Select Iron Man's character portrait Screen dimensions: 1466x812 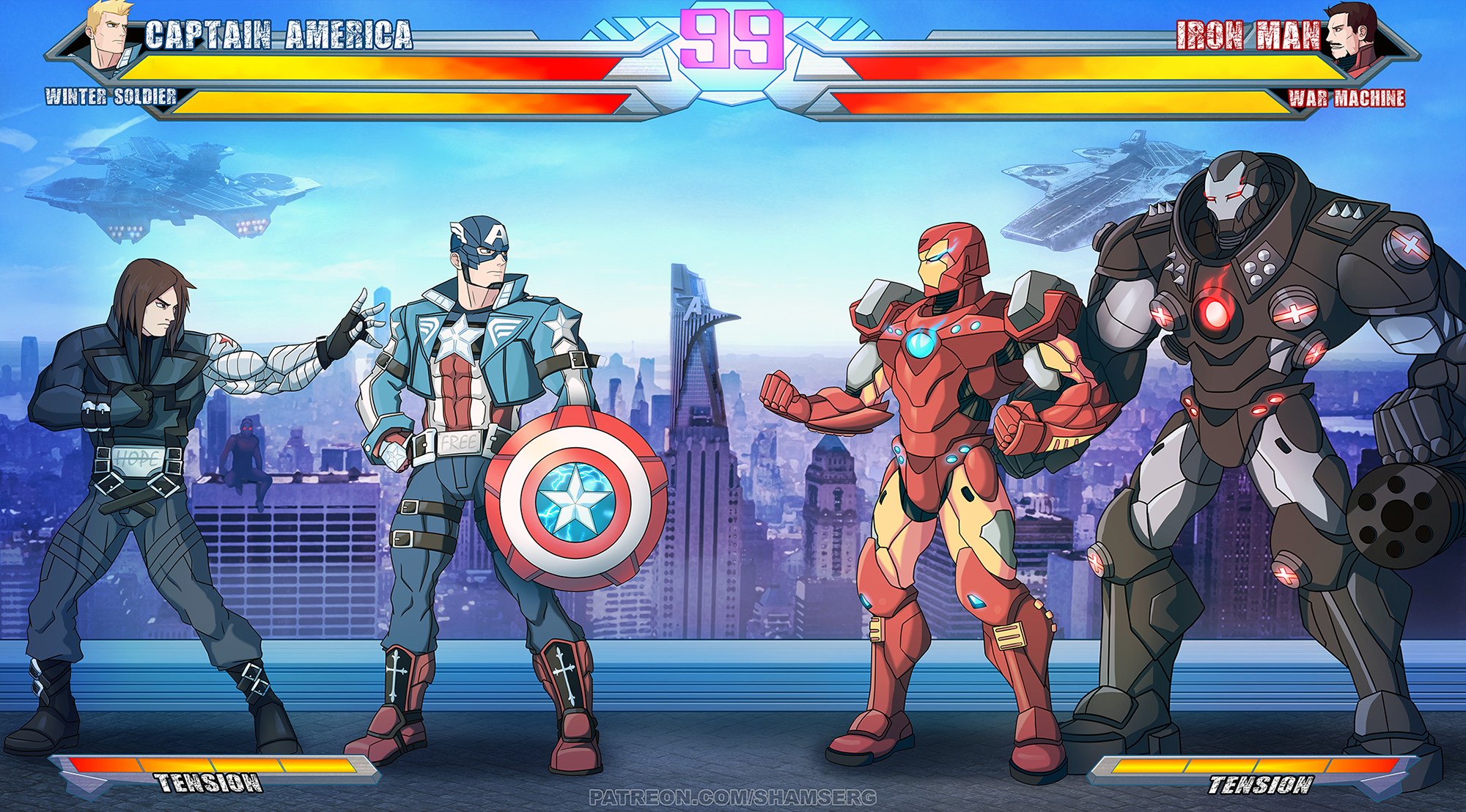coord(1354,38)
